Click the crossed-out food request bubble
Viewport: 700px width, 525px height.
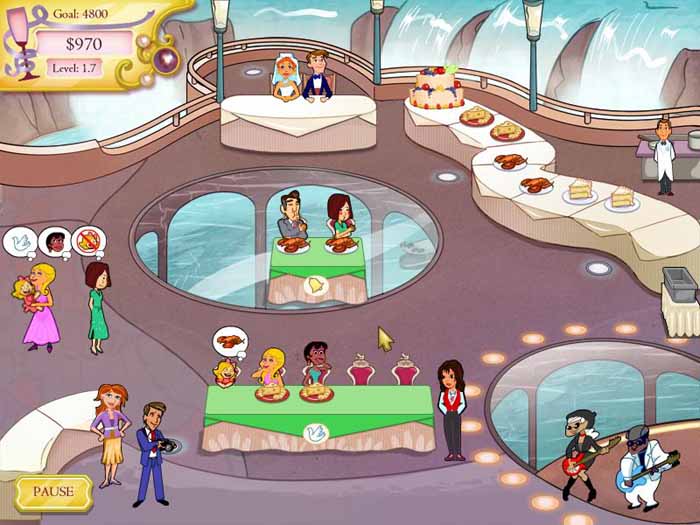click(x=87, y=241)
